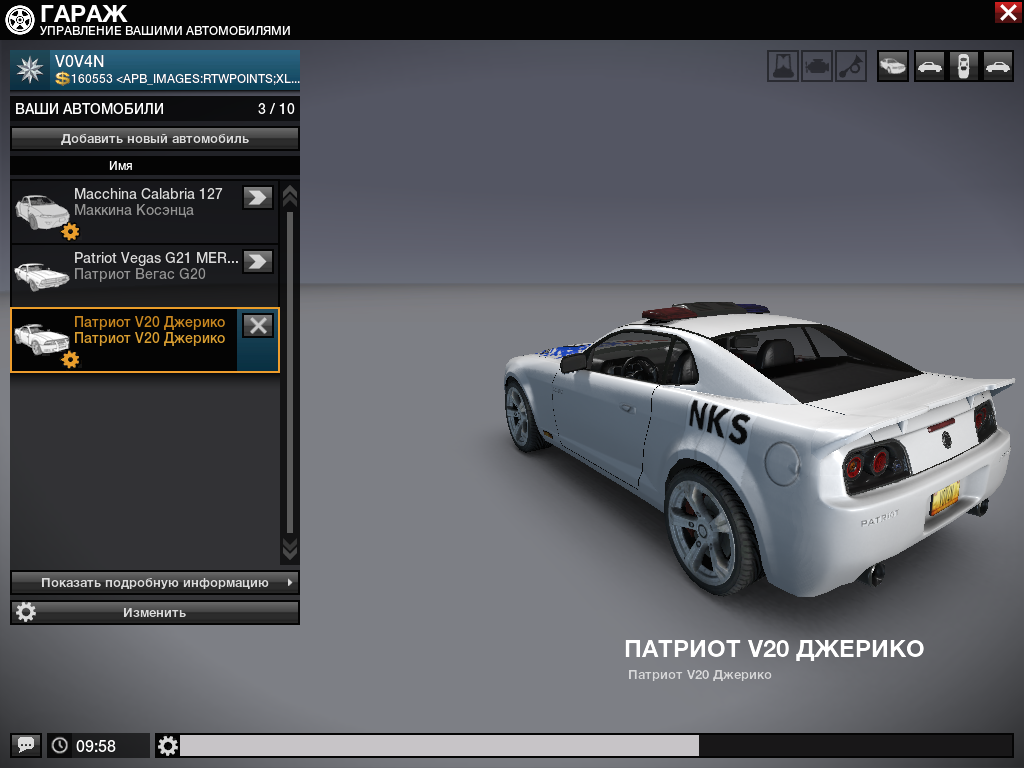Expand Показать подробную информацию details

155,582
